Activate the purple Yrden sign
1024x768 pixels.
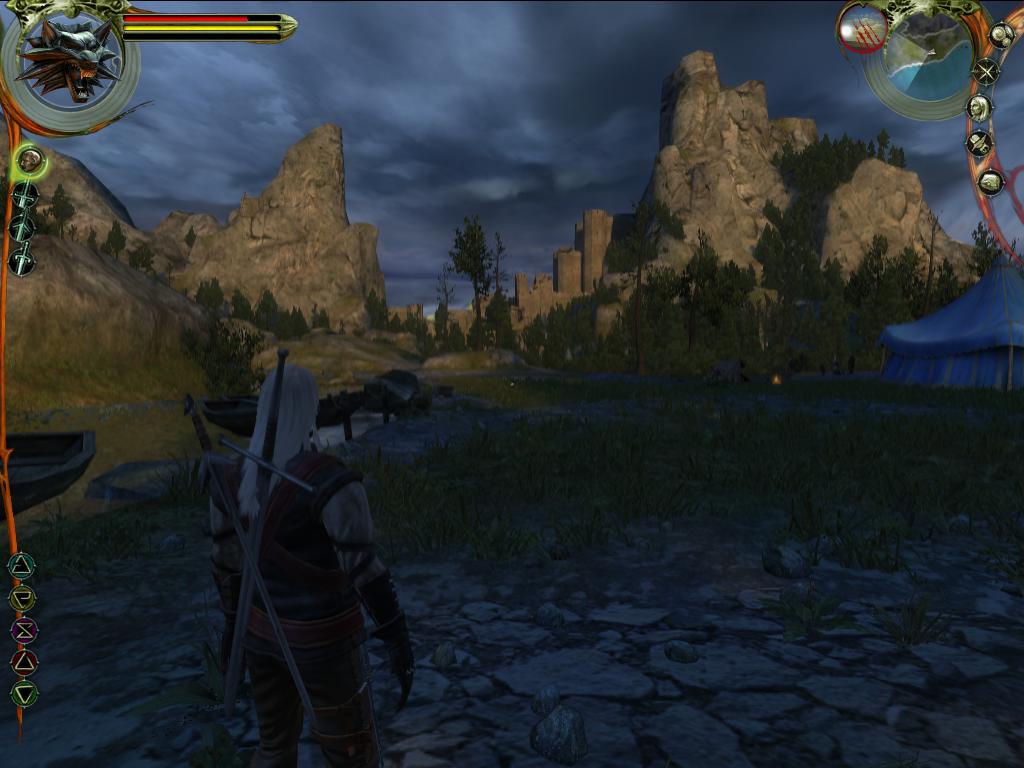pos(22,630)
